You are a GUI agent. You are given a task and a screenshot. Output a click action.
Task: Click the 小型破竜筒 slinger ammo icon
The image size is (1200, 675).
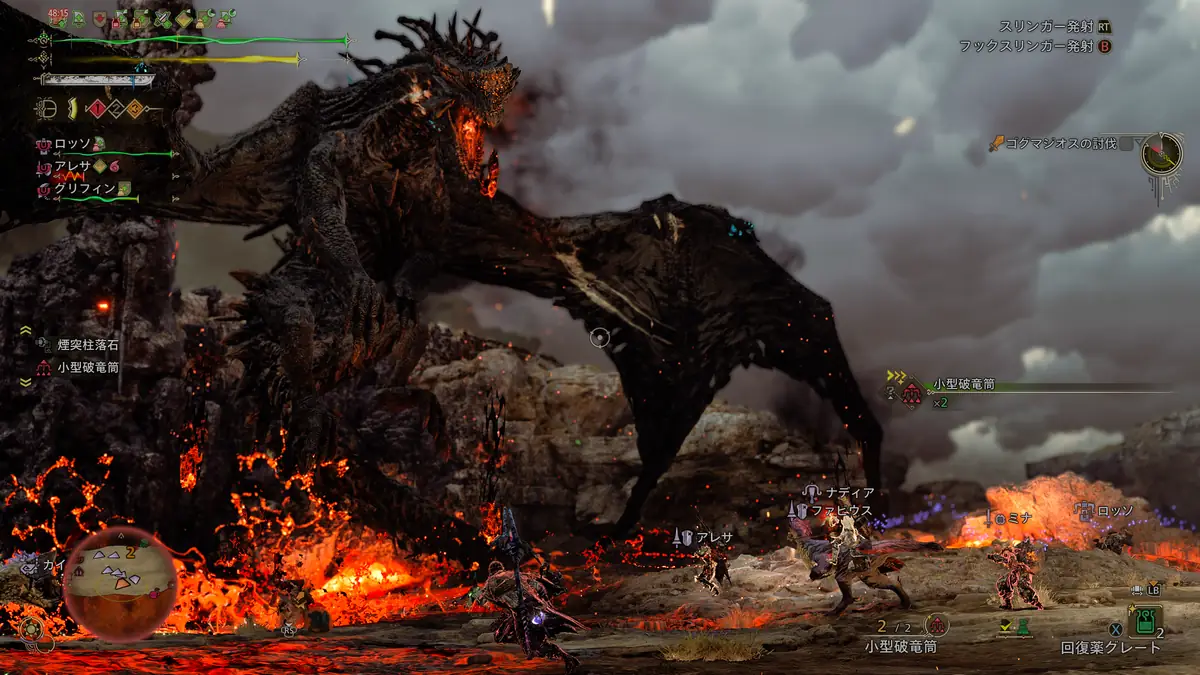point(937,625)
